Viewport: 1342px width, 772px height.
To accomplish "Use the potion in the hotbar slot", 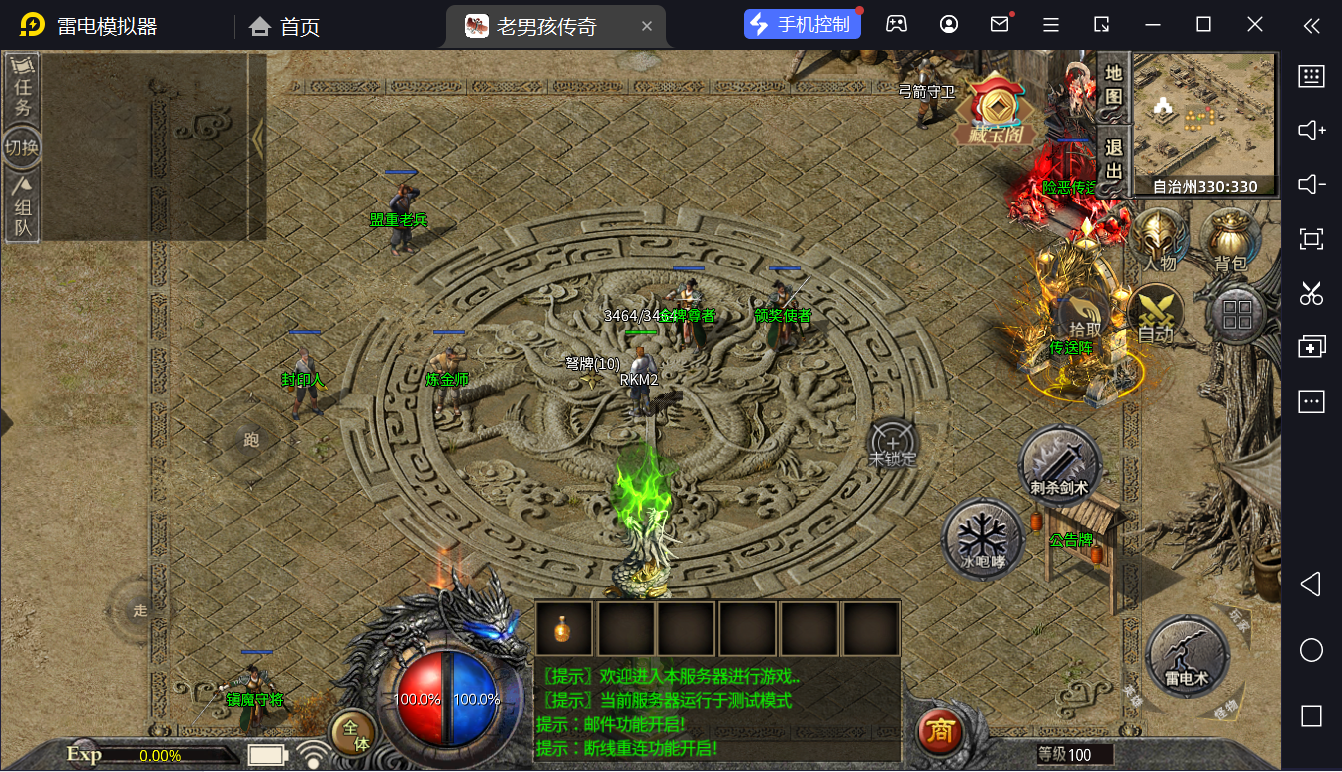I will click(x=564, y=629).
